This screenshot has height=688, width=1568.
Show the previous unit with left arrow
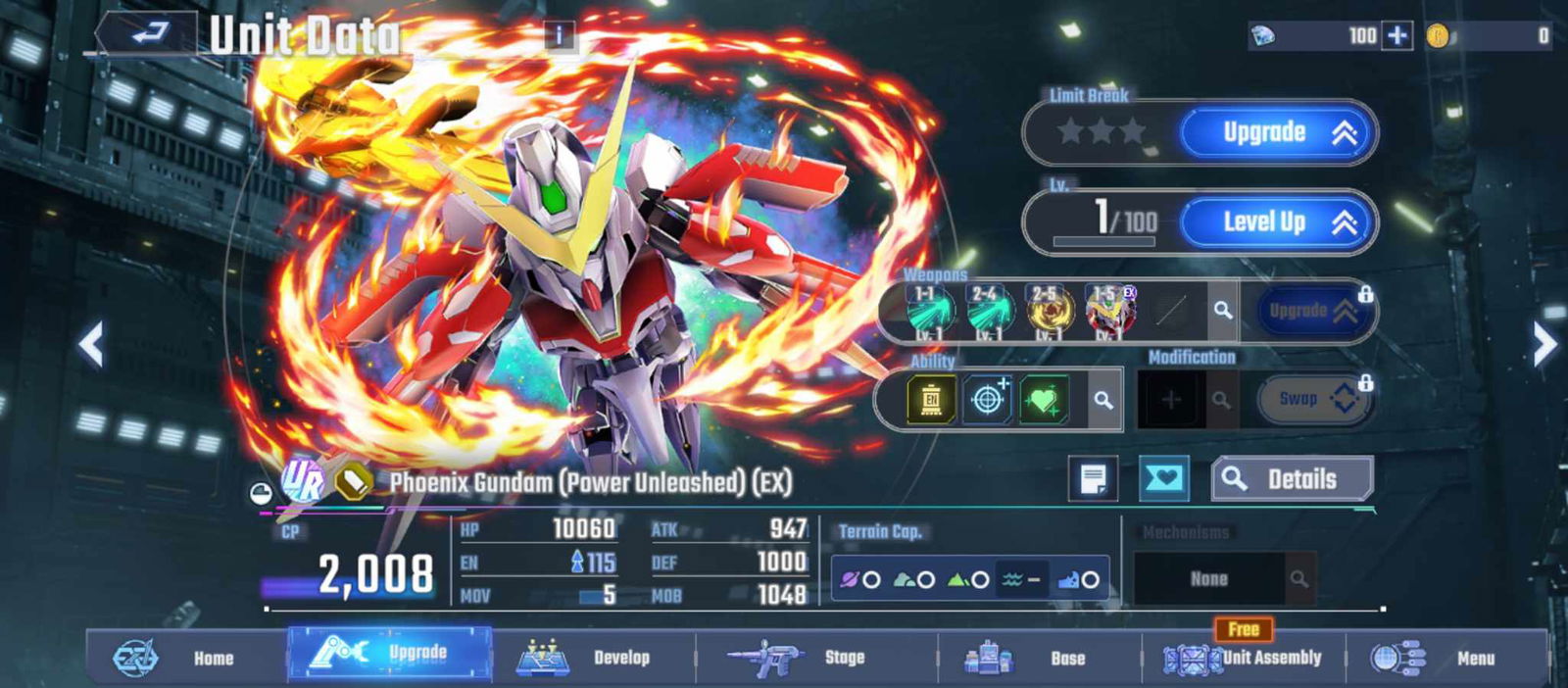tap(91, 344)
